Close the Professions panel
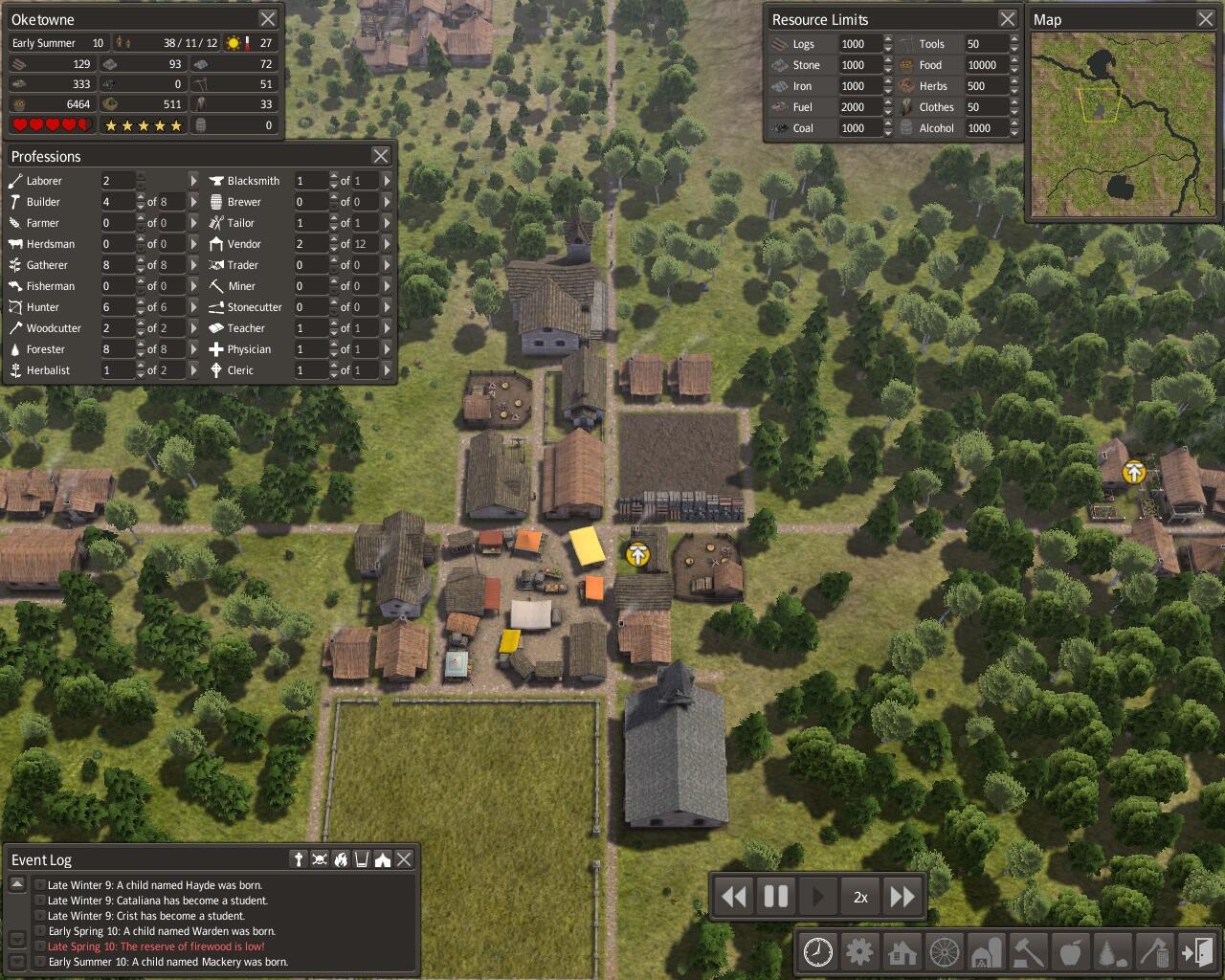The image size is (1225, 980). coord(381,156)
